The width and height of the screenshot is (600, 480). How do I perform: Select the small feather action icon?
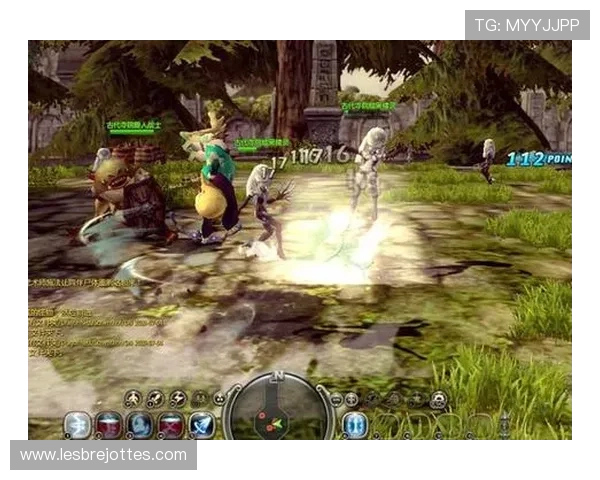tap(155, 399)
